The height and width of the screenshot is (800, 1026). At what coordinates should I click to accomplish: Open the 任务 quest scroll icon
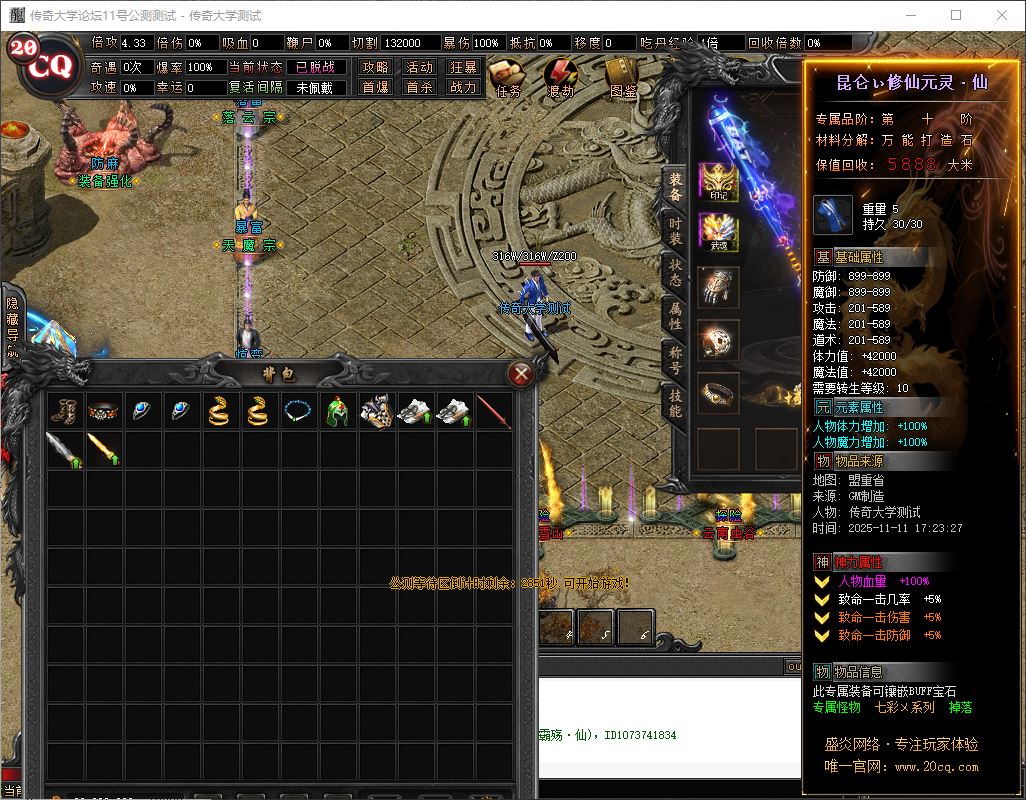click(x=507, y=74)
